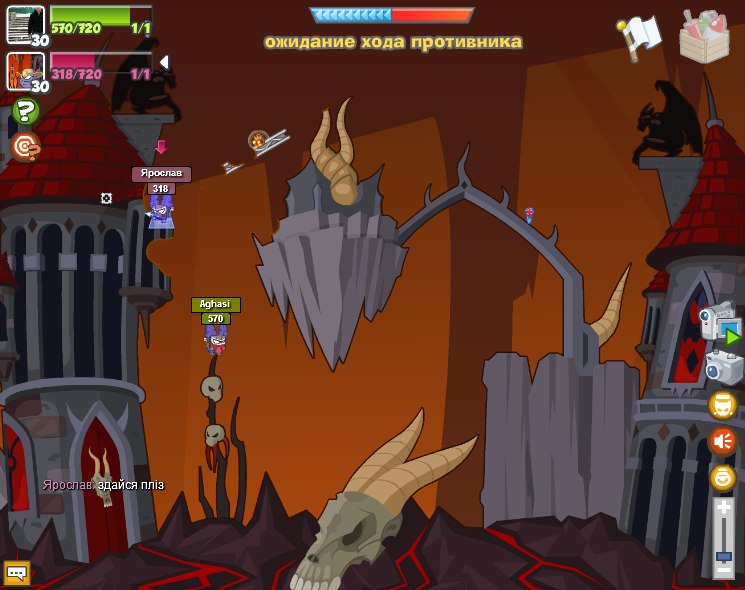745x590 pixels.
Task: Click the orange target hint icon
Action: pos(25,147)
